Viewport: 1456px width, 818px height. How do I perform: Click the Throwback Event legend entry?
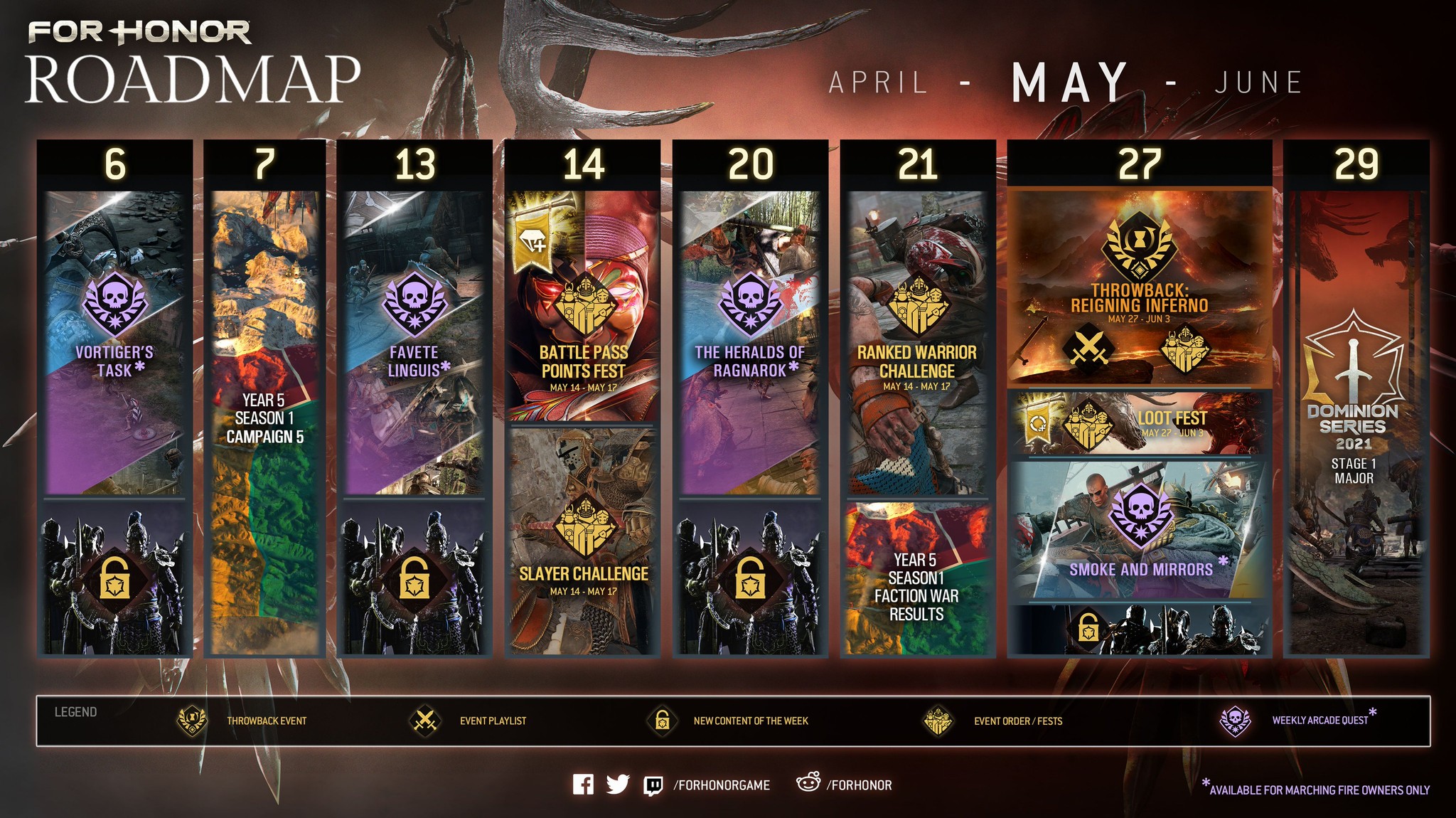pos(242,721)
